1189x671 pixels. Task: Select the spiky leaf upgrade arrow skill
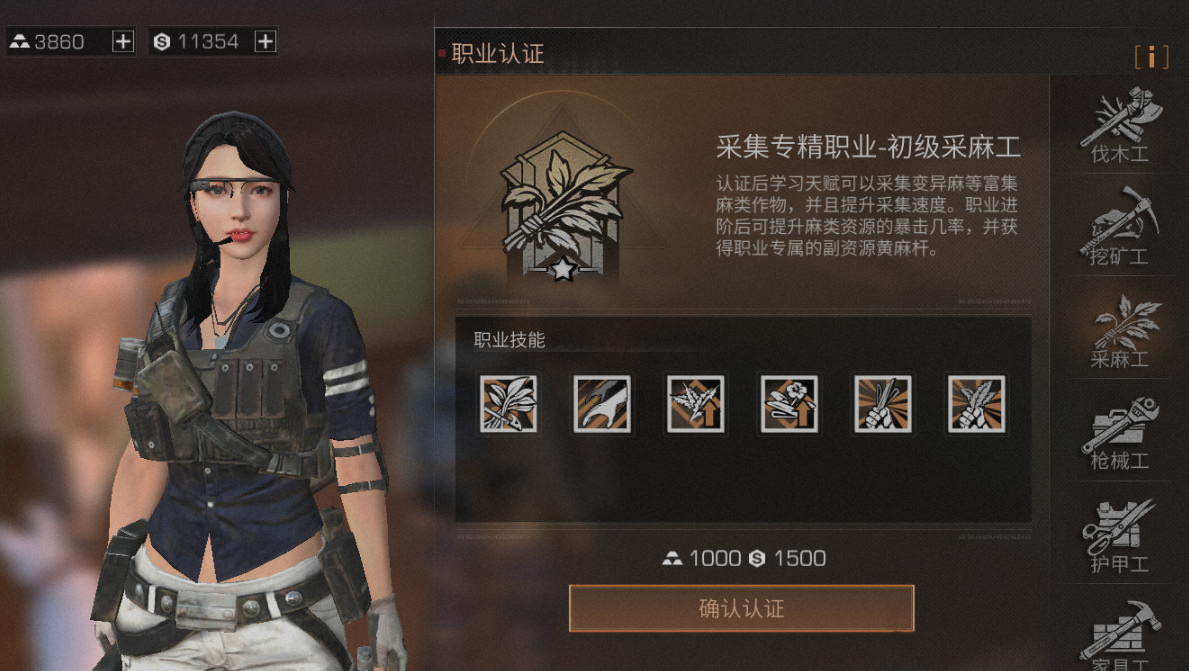click(x=696, y=404)
